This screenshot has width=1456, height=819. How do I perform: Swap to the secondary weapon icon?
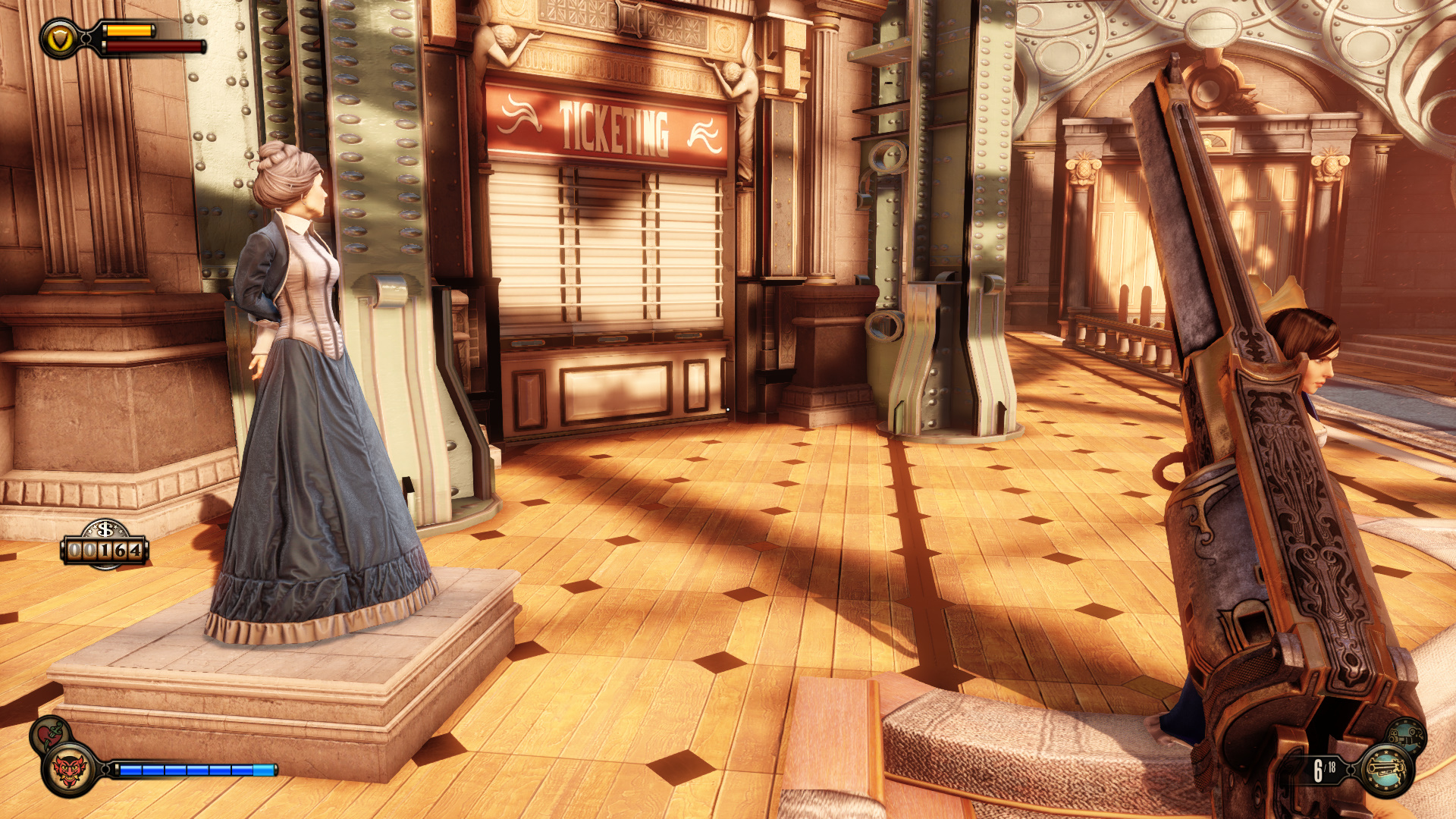(1407, 734)
